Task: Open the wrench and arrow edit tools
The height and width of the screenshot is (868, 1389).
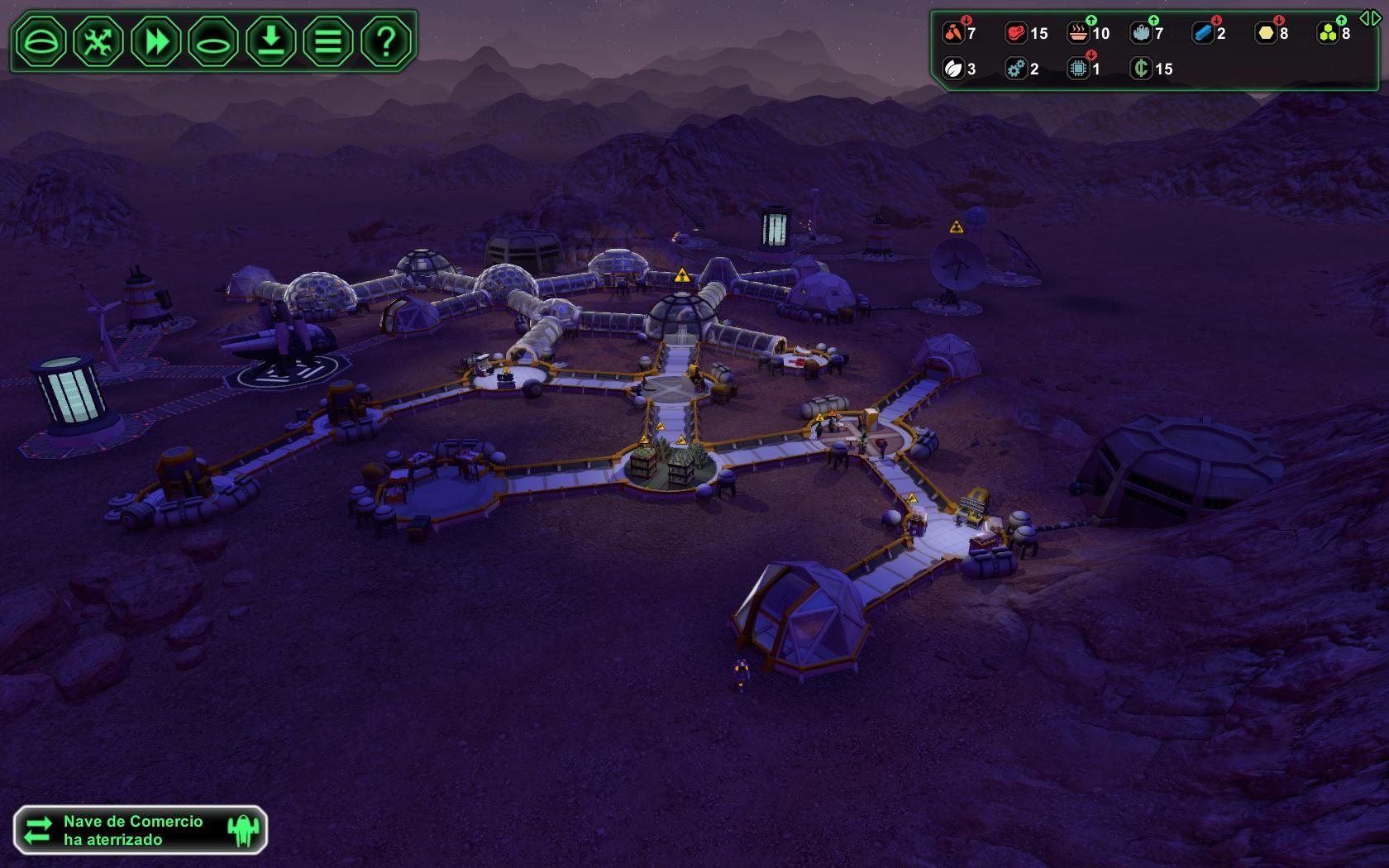Action: tap(98, 41)
